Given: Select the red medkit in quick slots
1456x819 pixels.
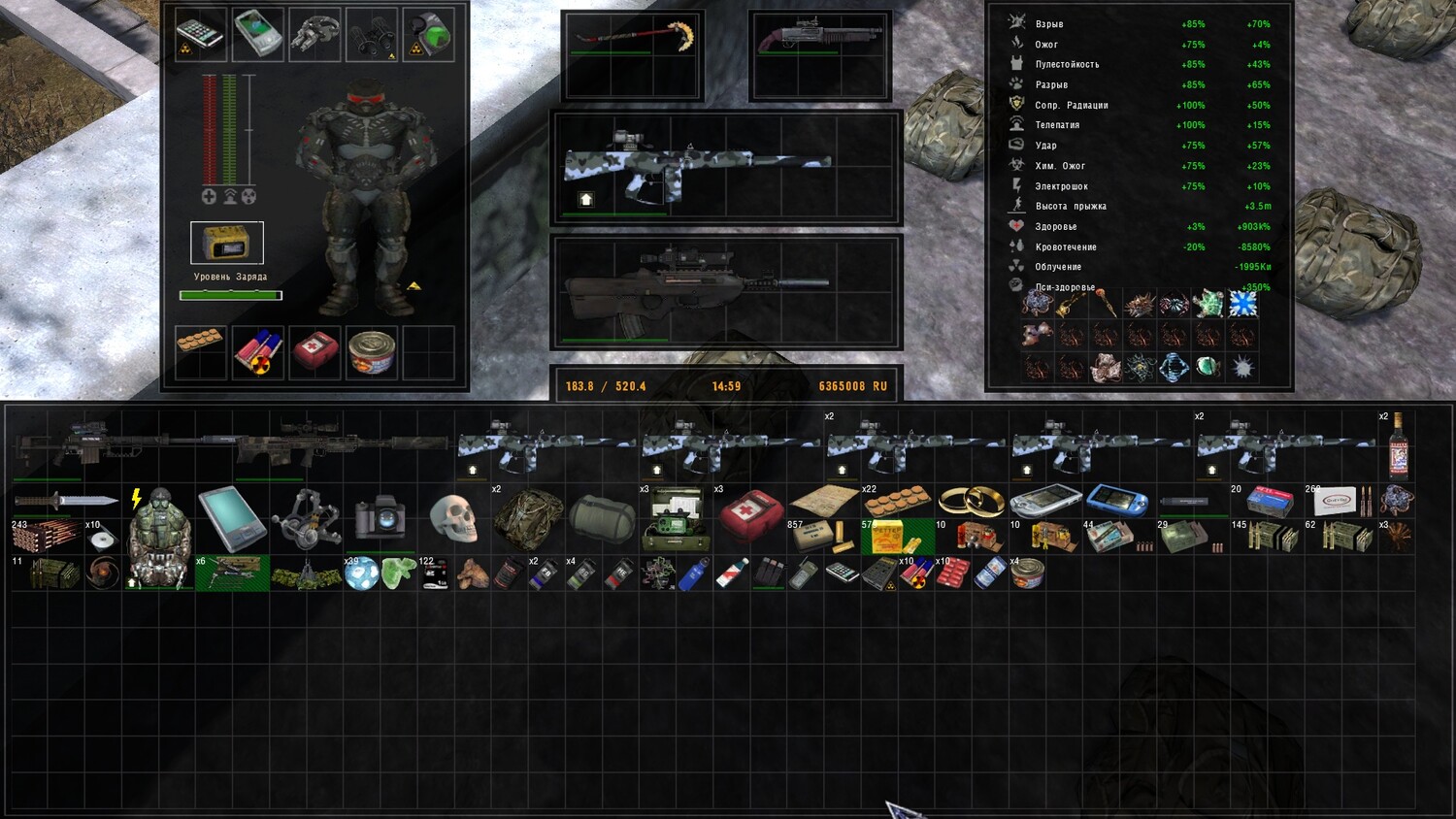Looking at the screenshot, I should point(314,352).
